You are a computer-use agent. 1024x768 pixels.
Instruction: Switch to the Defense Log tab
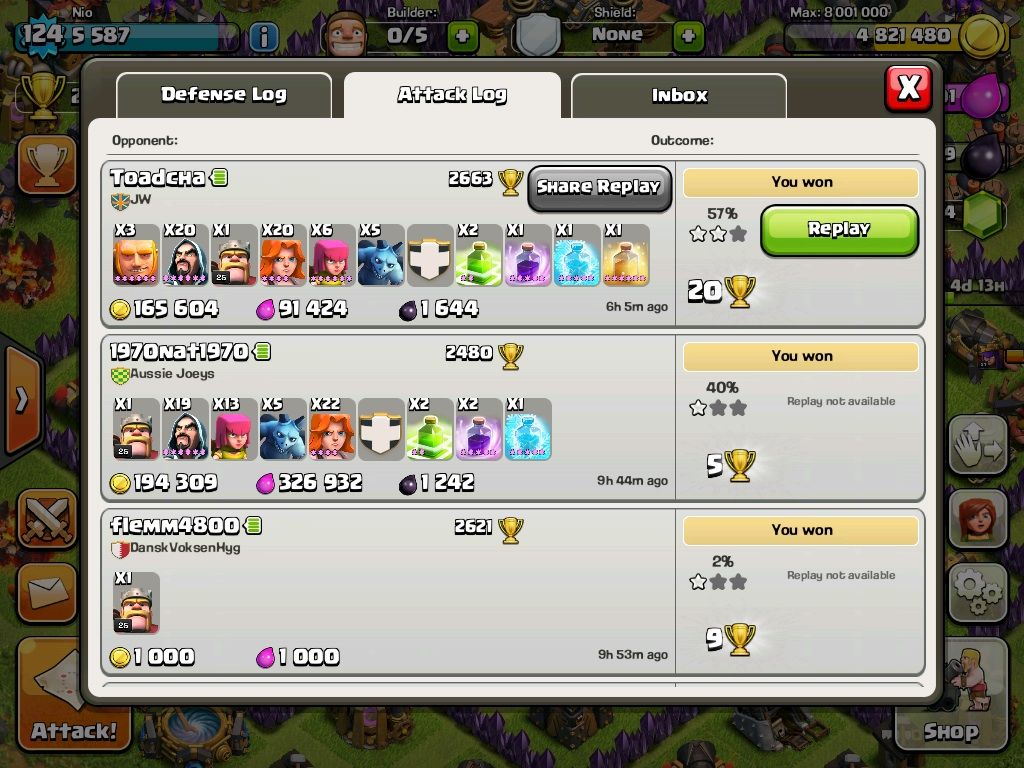(224, 95)
